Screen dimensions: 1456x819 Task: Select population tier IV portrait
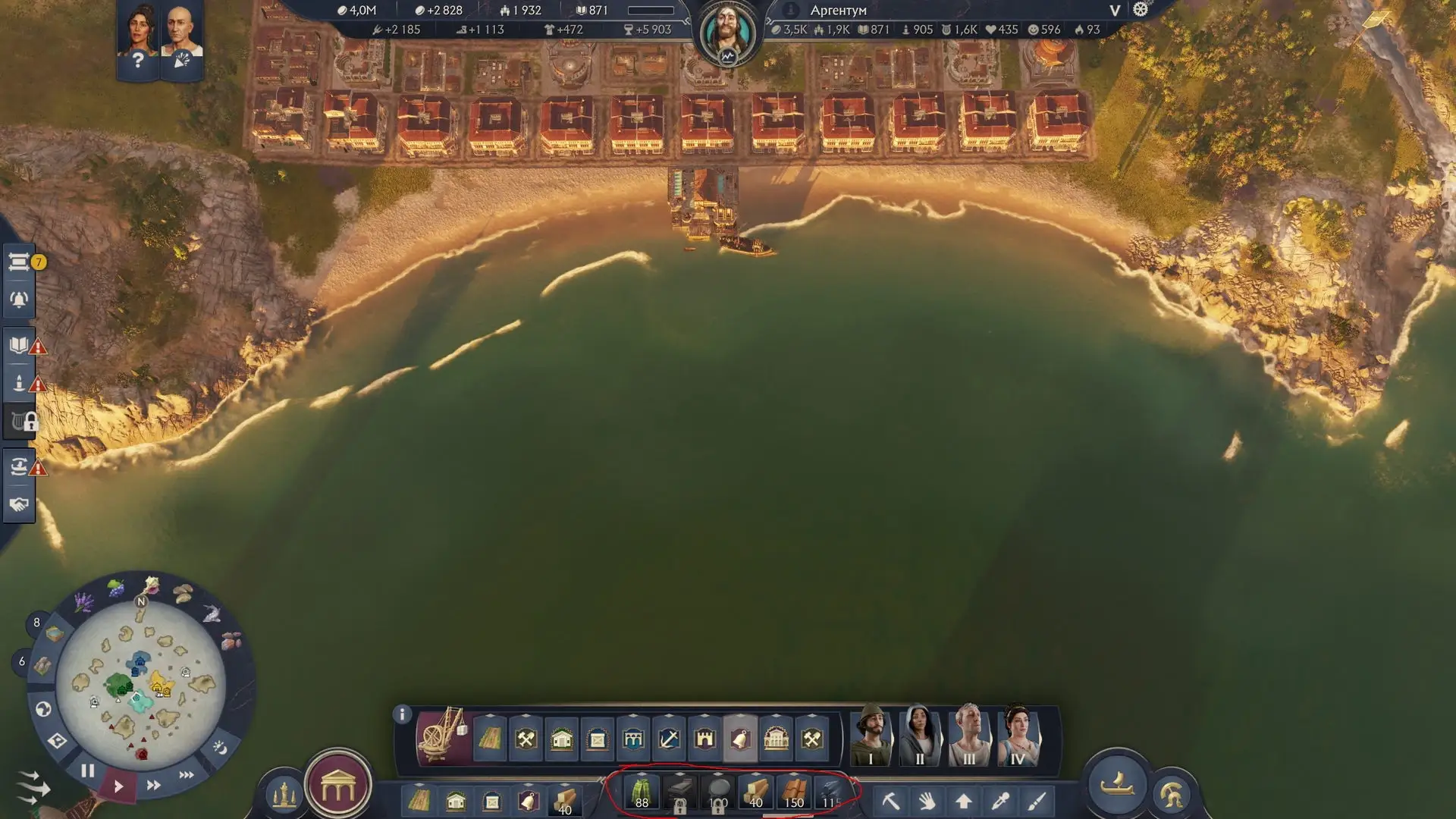point(1017,736)
